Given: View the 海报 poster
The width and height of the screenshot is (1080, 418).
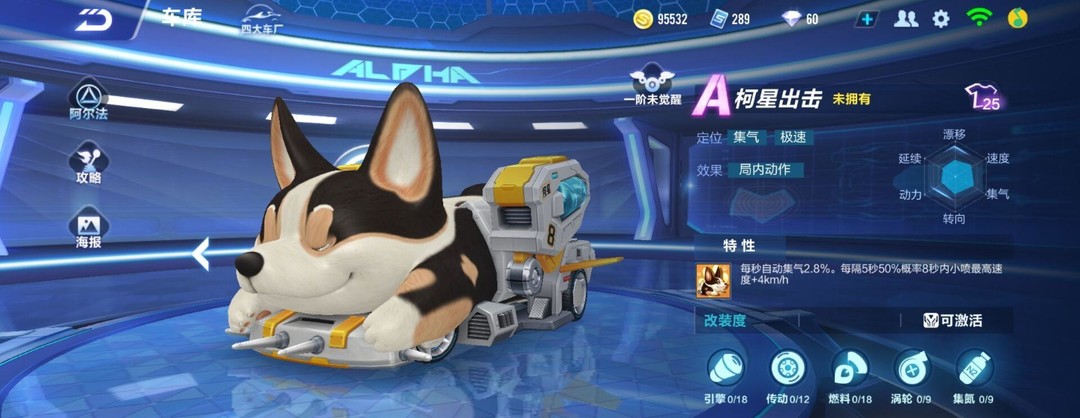Looking at the screenshot, I should [x=89, y=229].
